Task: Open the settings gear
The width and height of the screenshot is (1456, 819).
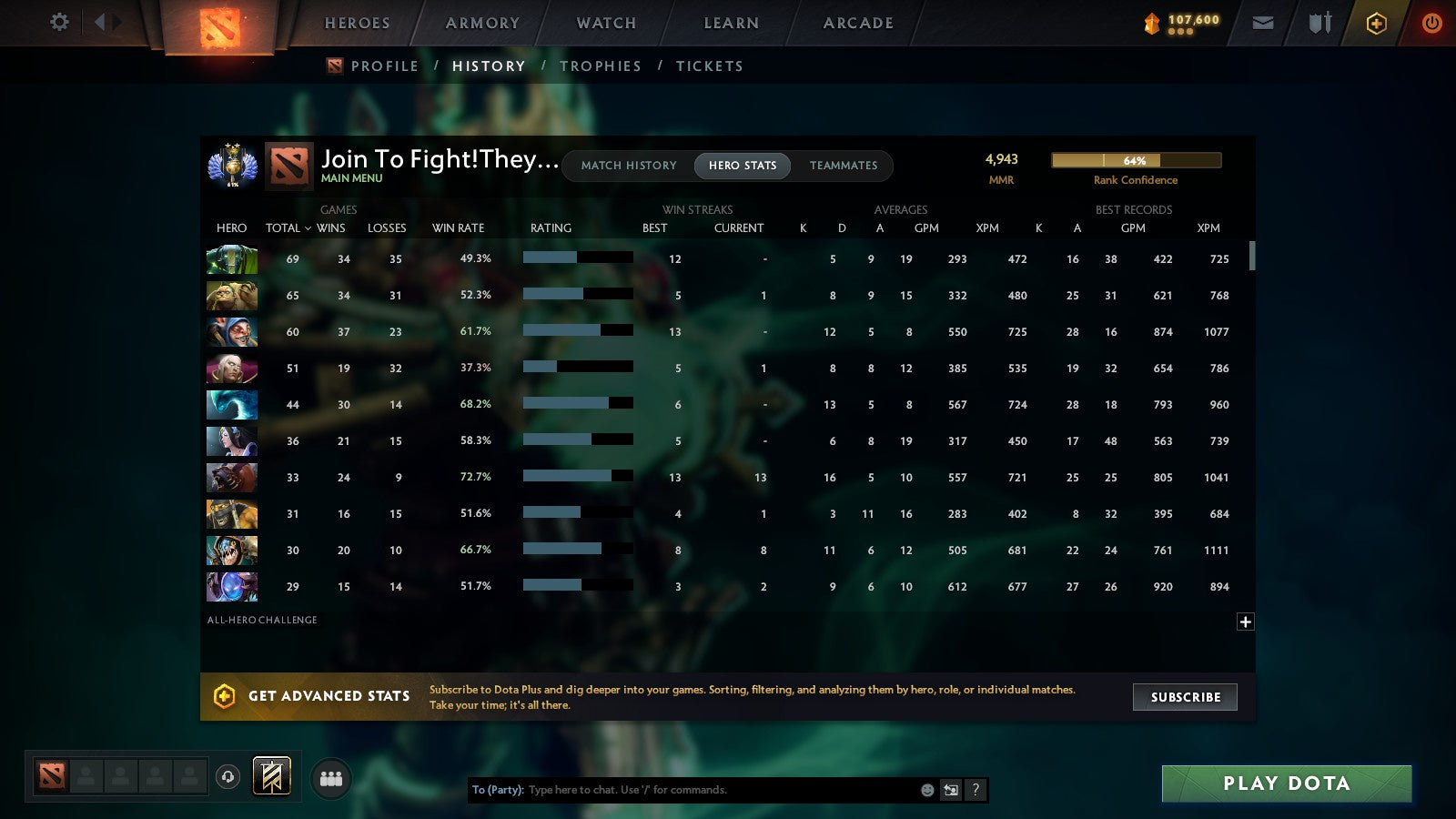Action: click(x=58, y=23)
